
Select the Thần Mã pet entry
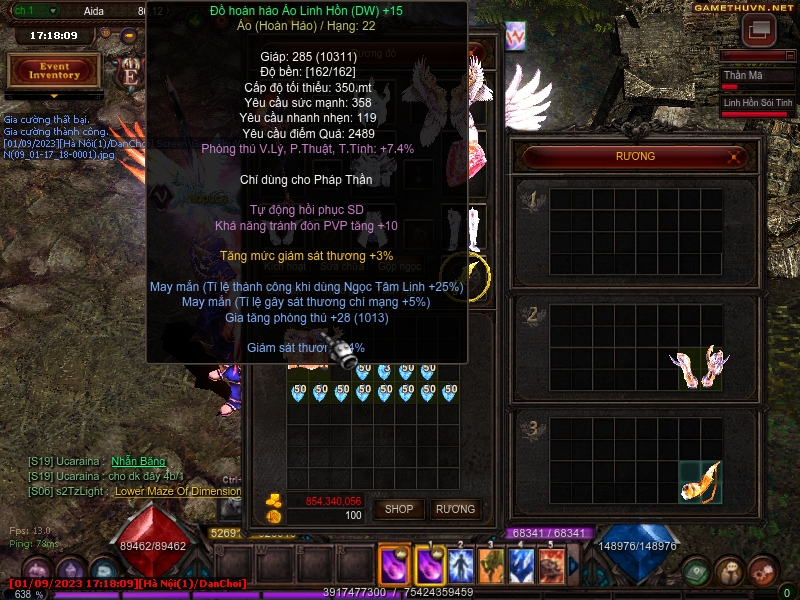coord(755,76)
